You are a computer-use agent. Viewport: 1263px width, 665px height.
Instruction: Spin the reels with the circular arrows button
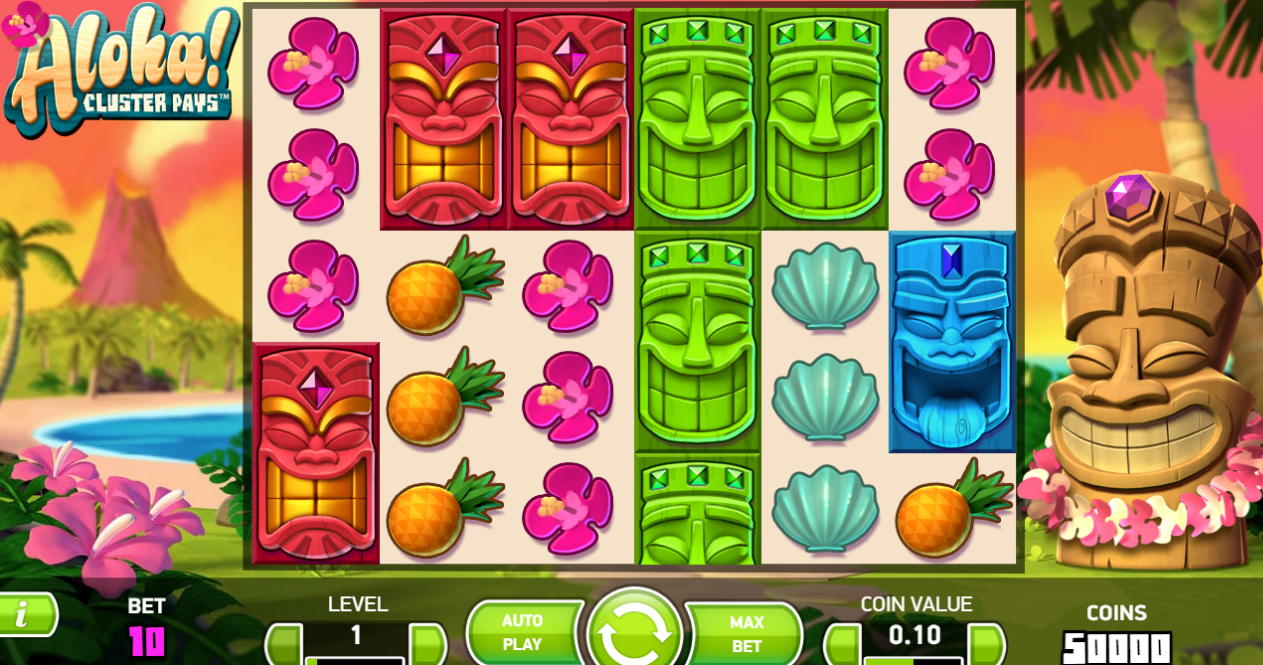[x=634, y=632]
